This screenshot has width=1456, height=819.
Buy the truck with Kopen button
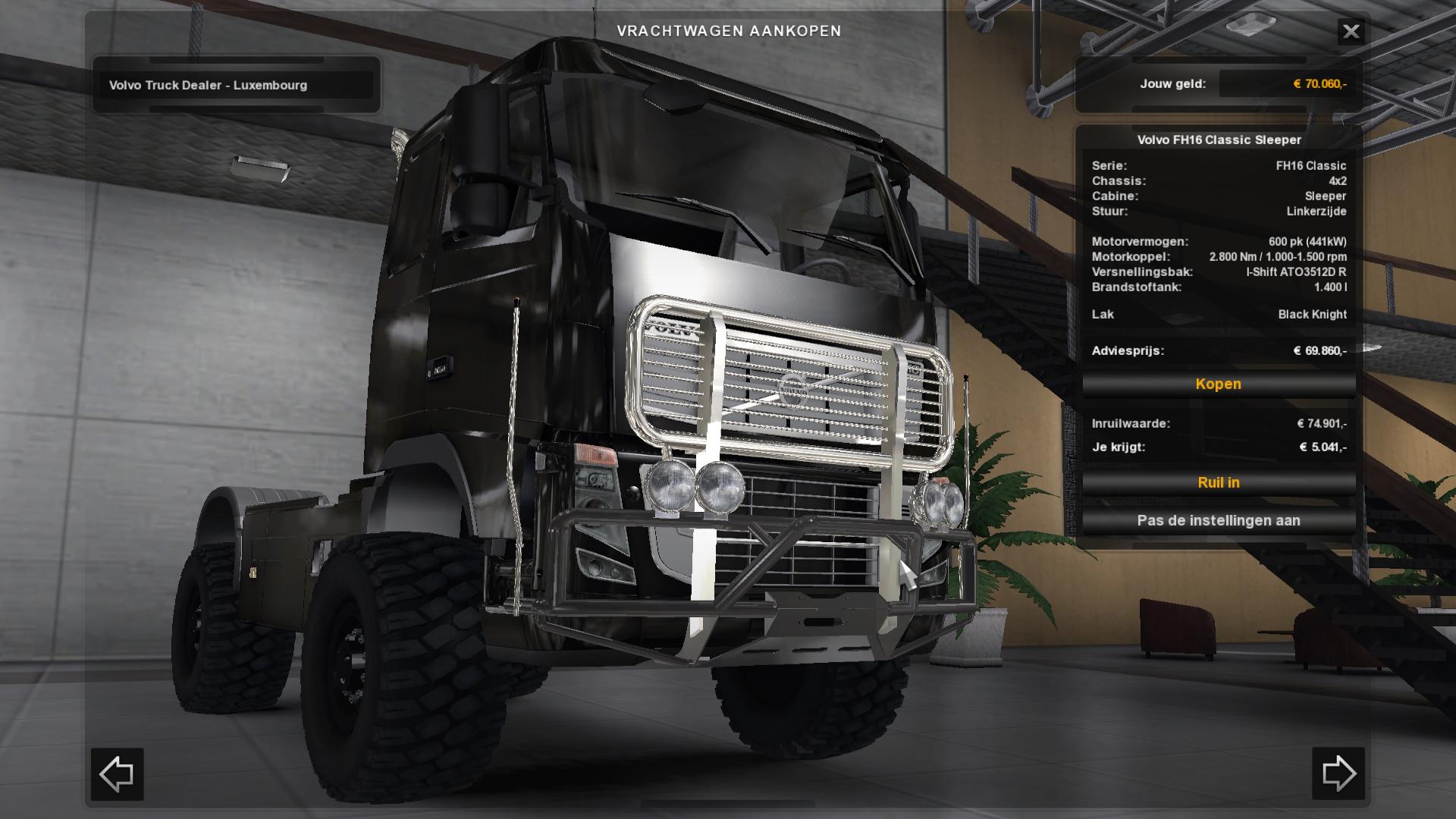[x=1218, y=384]
